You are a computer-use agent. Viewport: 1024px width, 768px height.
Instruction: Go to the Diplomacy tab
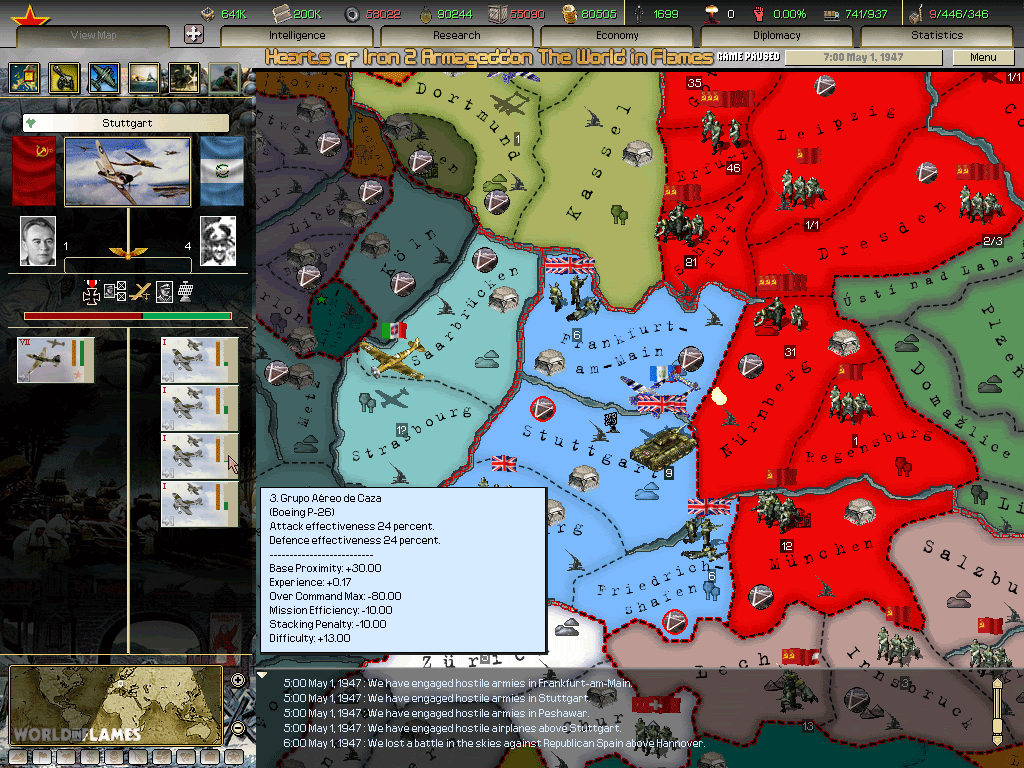(777, 36)
